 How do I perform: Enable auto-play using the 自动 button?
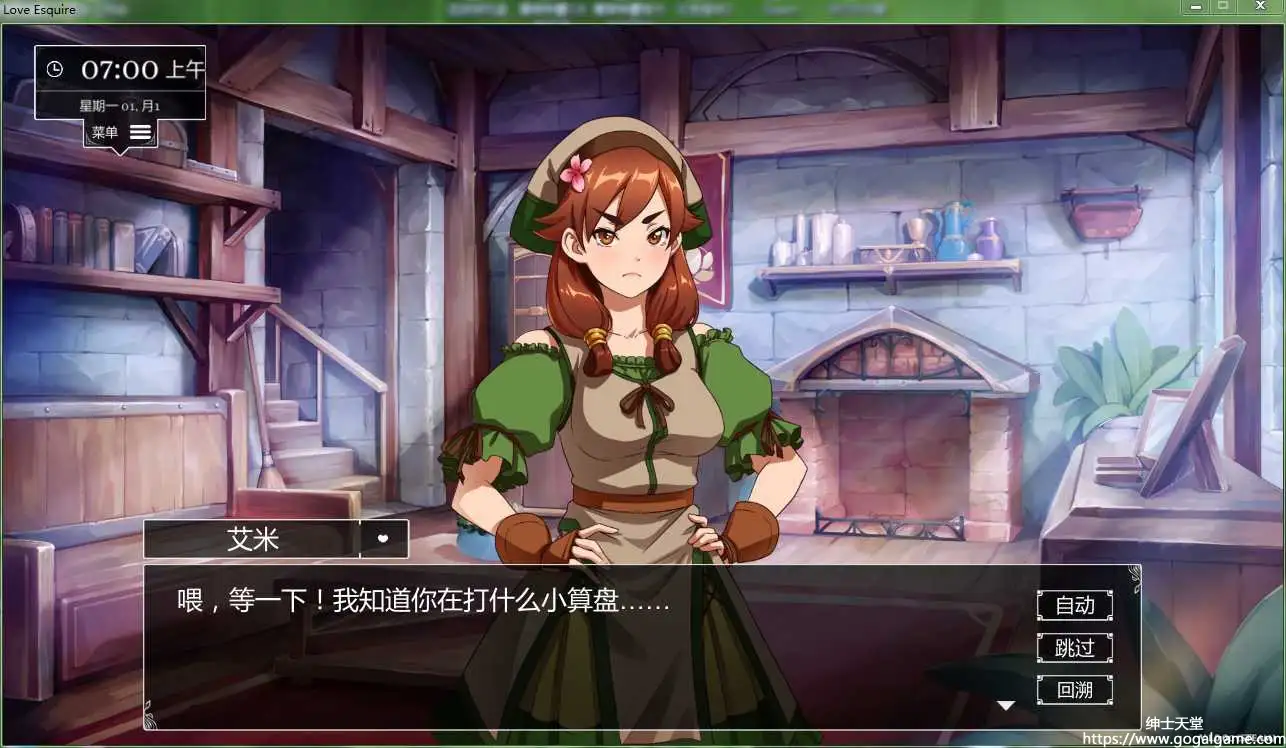(1074, 605)
